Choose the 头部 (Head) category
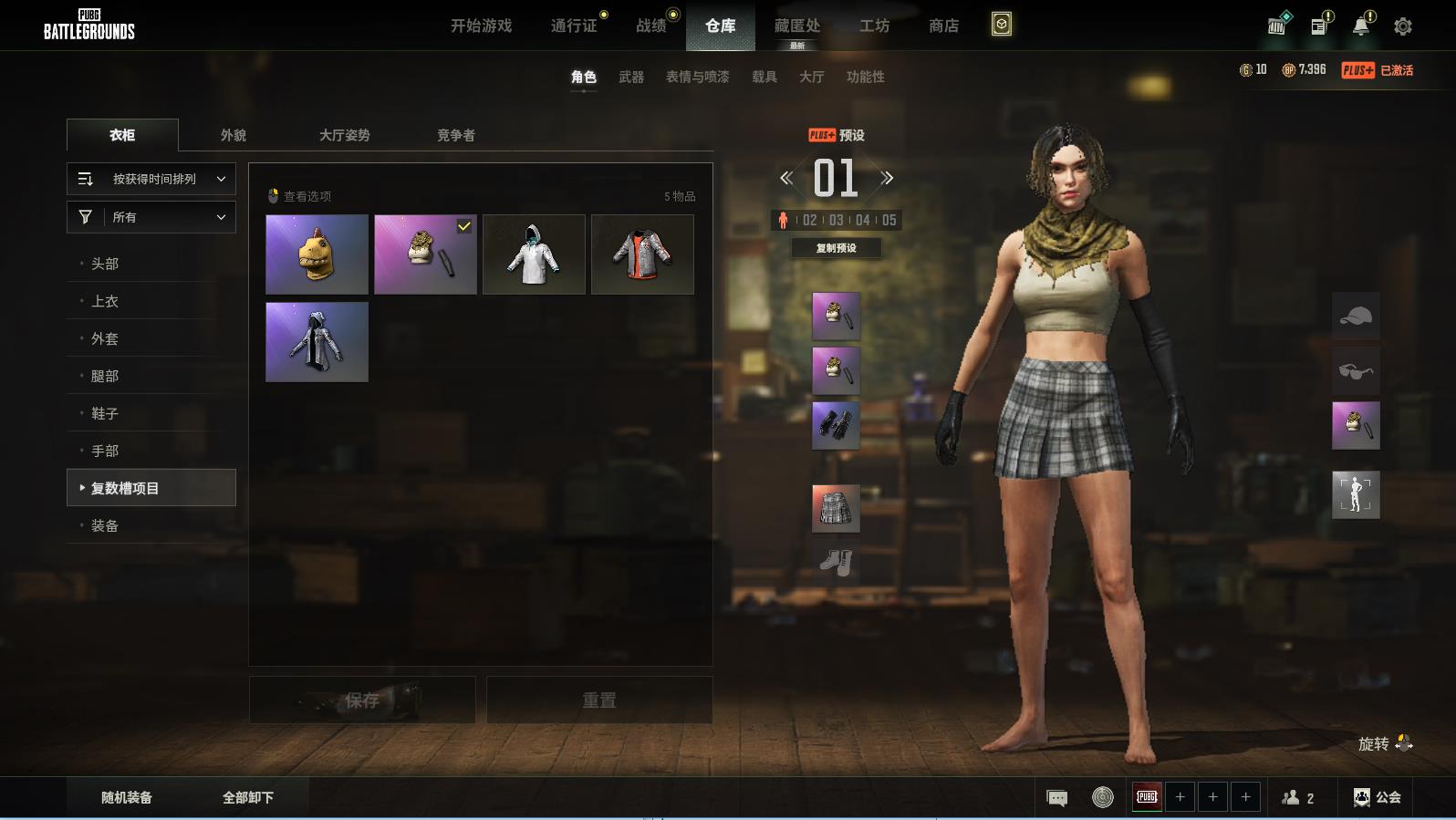Image resolution: width=1456 pixels, height=820 pixels. (x=105, y=264)
